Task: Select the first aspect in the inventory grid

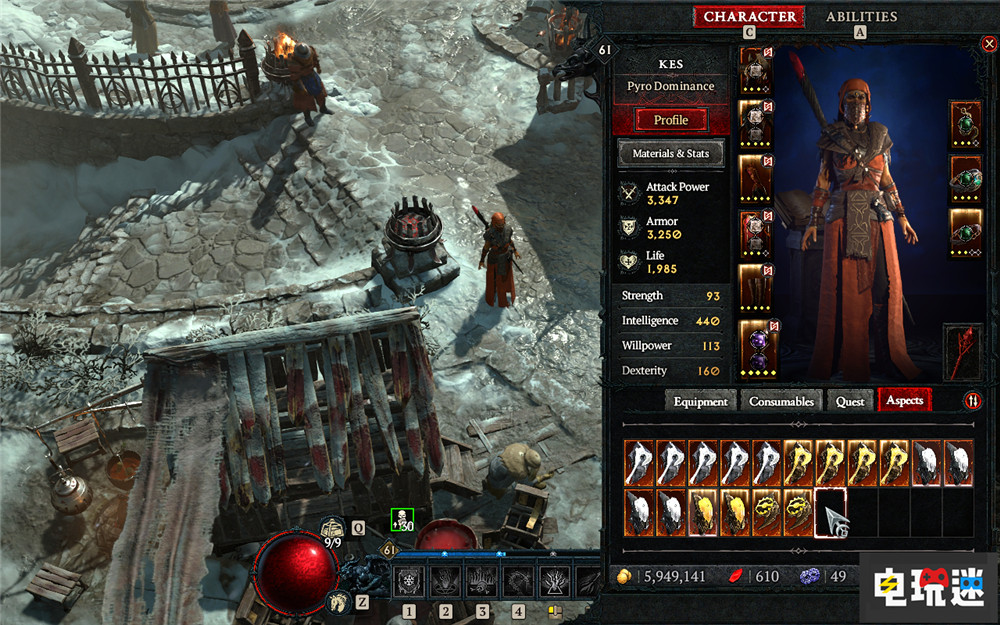Action: (x=640, y=463)
